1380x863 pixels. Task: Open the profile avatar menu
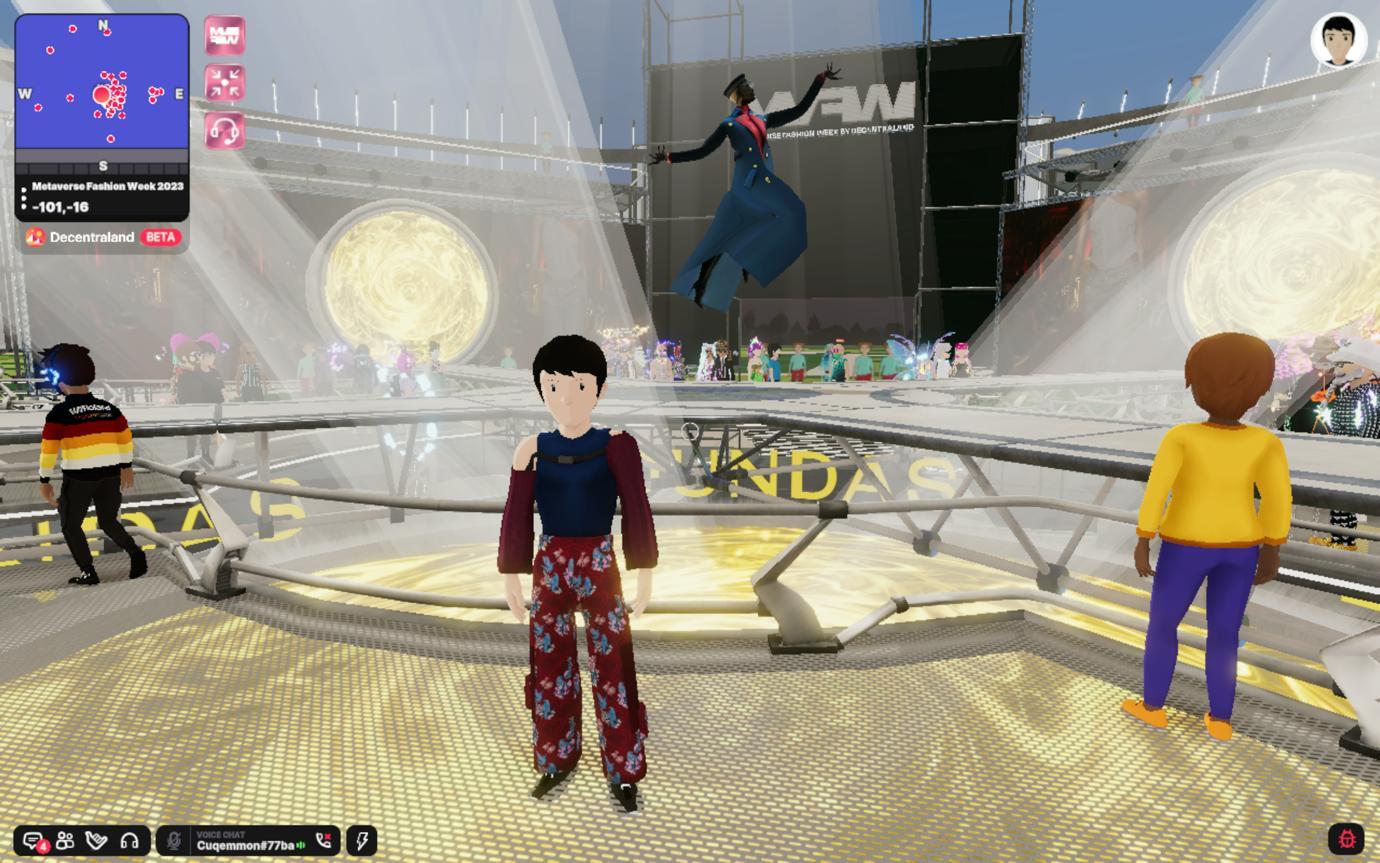(1338, 40)
